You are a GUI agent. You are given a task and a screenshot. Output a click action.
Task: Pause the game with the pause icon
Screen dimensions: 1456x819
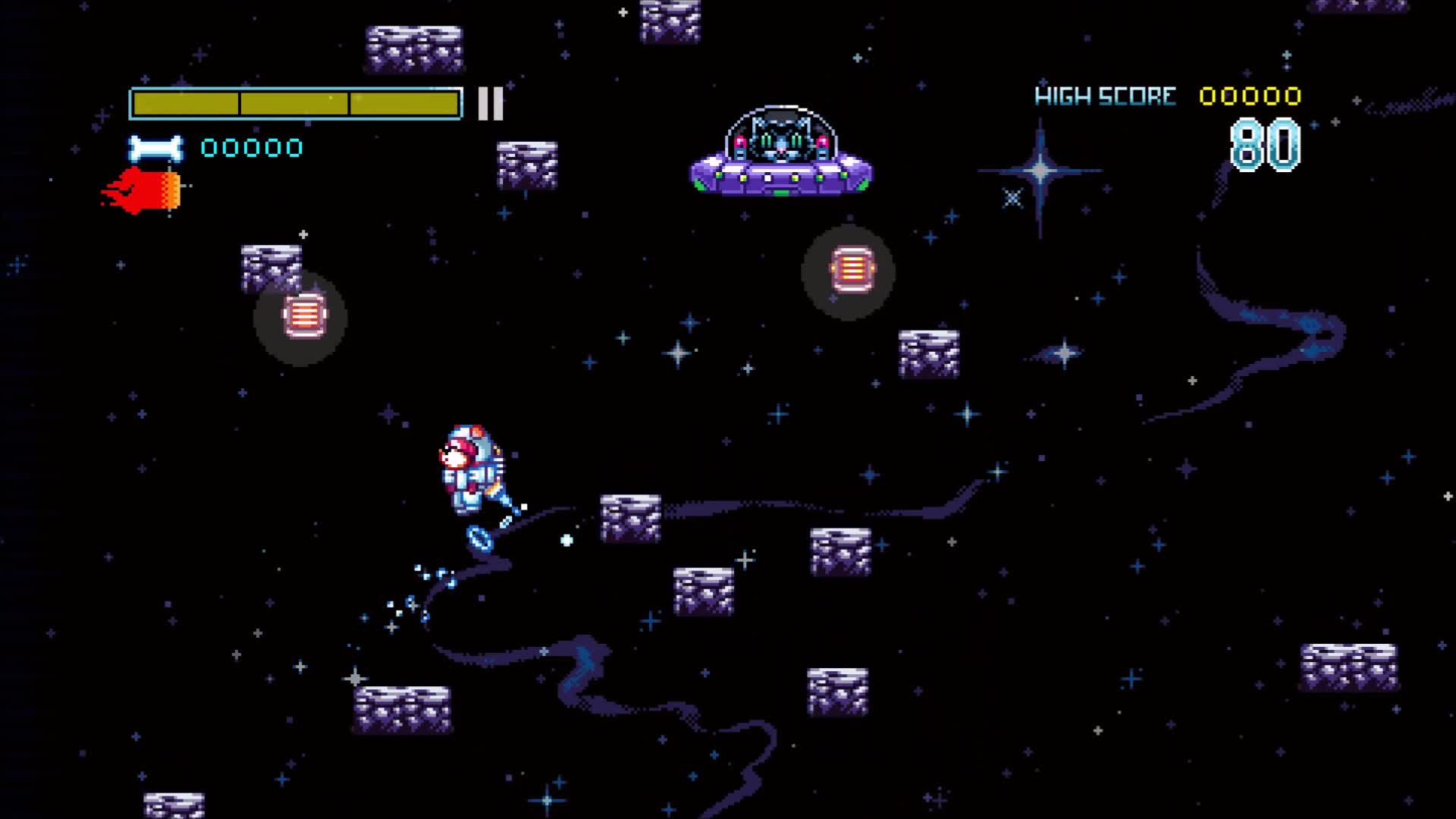pyautogui.click(x=489, y=104)
